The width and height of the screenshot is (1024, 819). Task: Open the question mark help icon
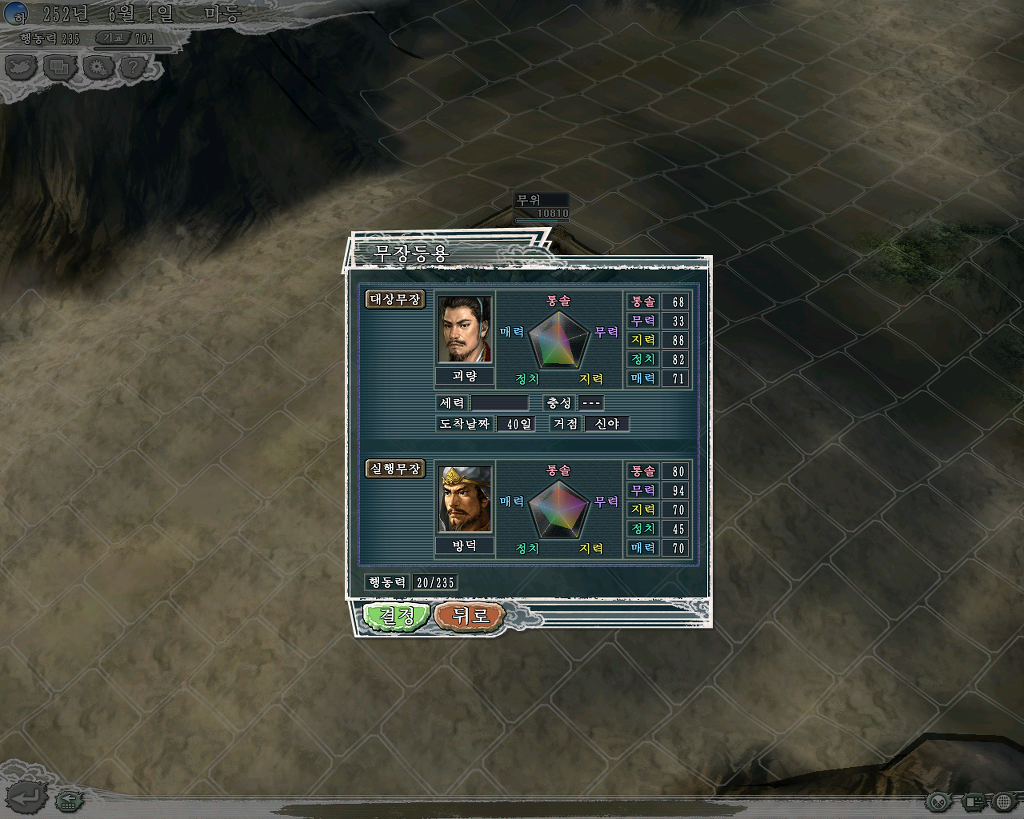[x=133, y=67]
